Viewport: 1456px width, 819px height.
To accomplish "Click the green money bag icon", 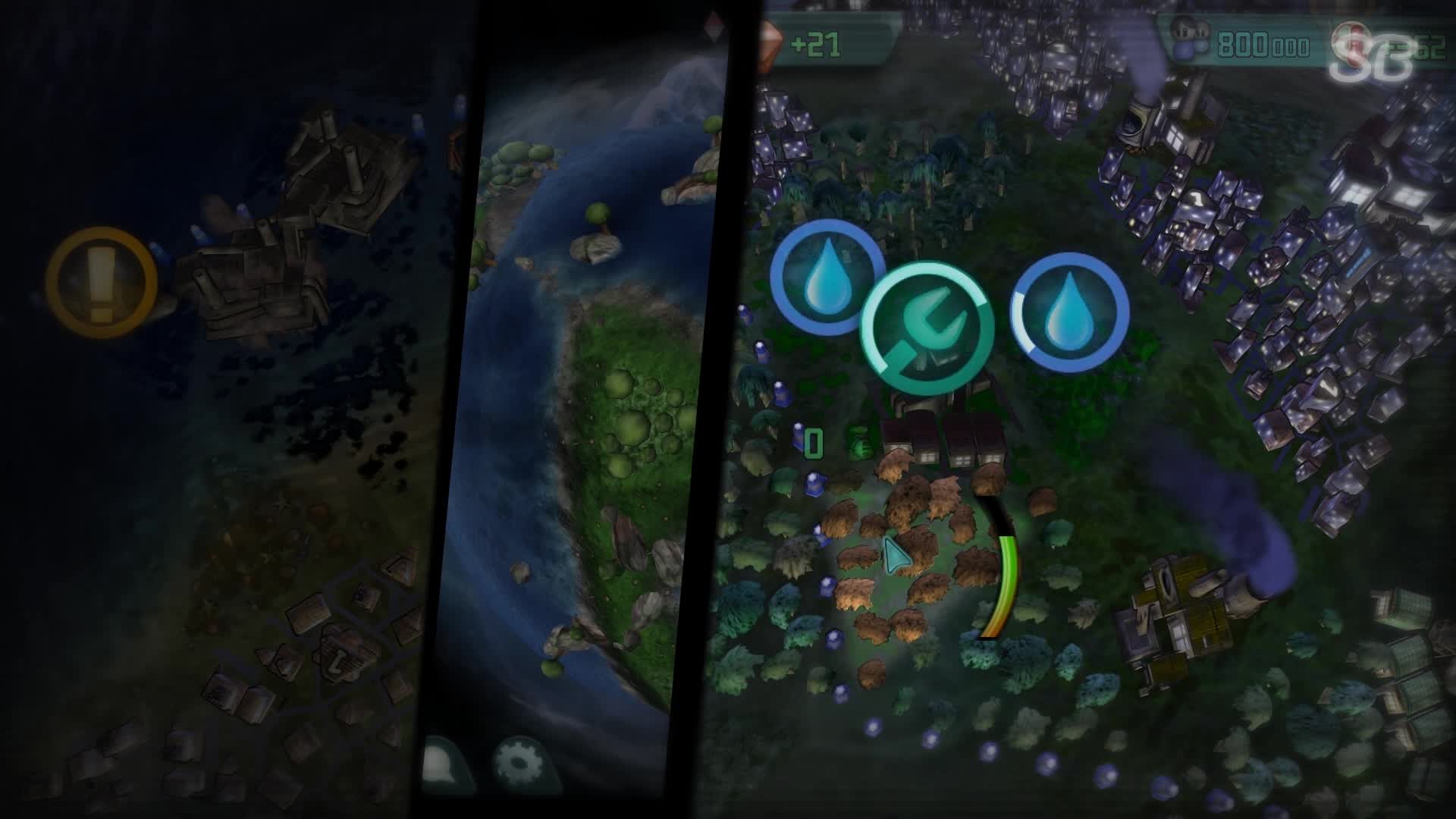I will 861,441.
